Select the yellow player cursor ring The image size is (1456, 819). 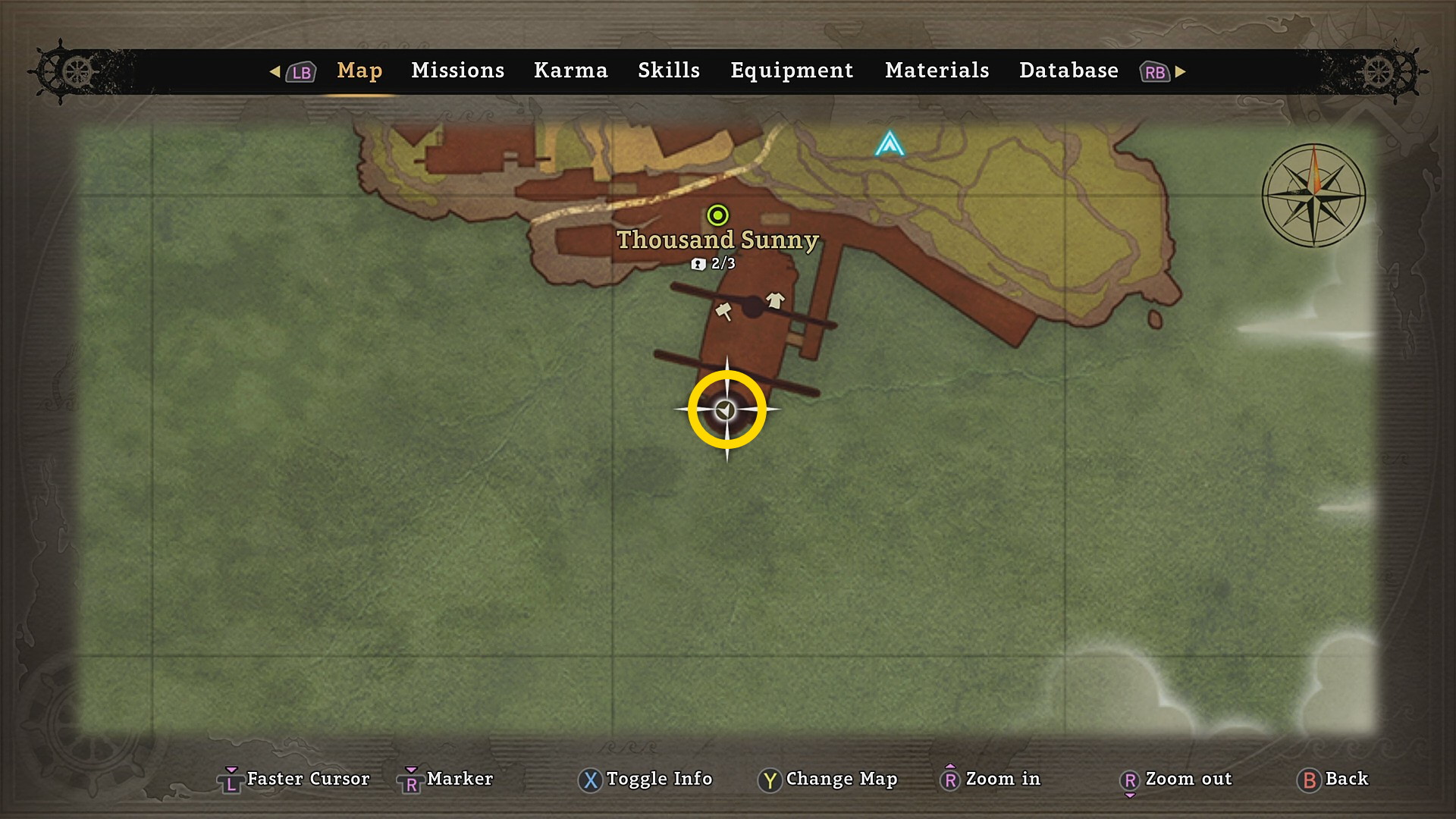coord(726,409)
